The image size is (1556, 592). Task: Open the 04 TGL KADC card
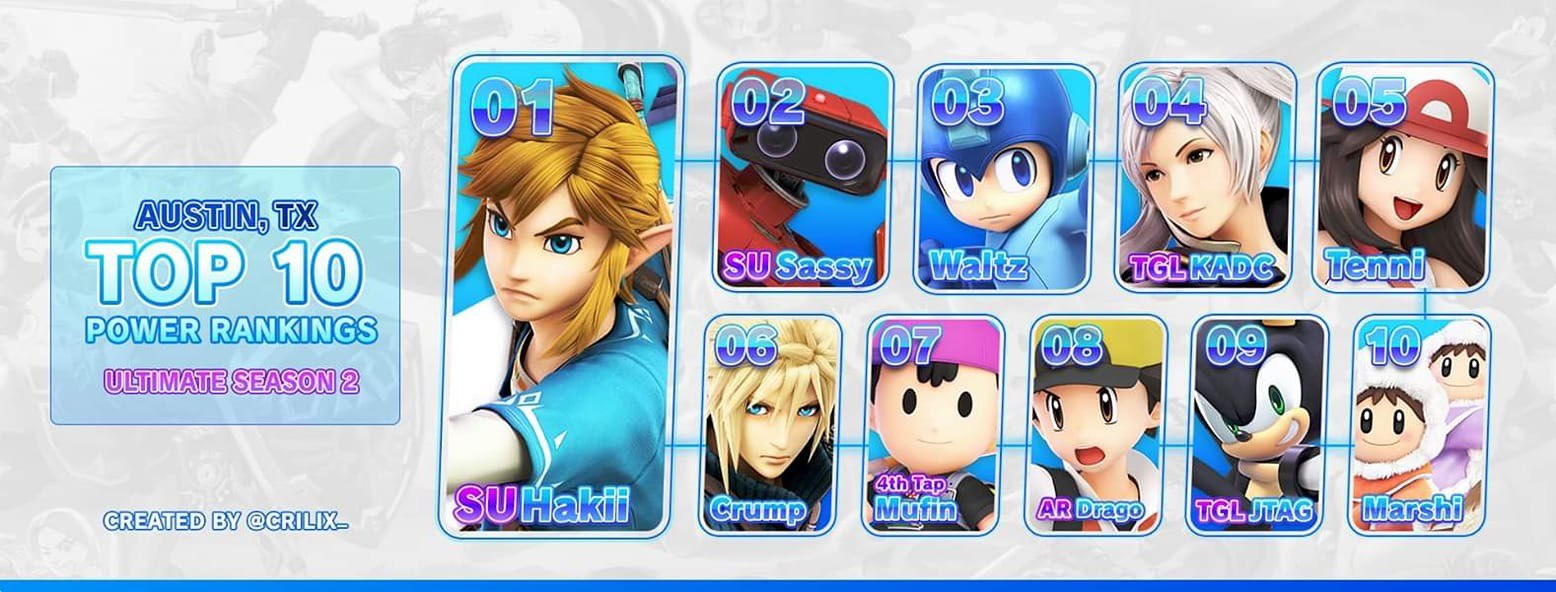point(1204,177)
